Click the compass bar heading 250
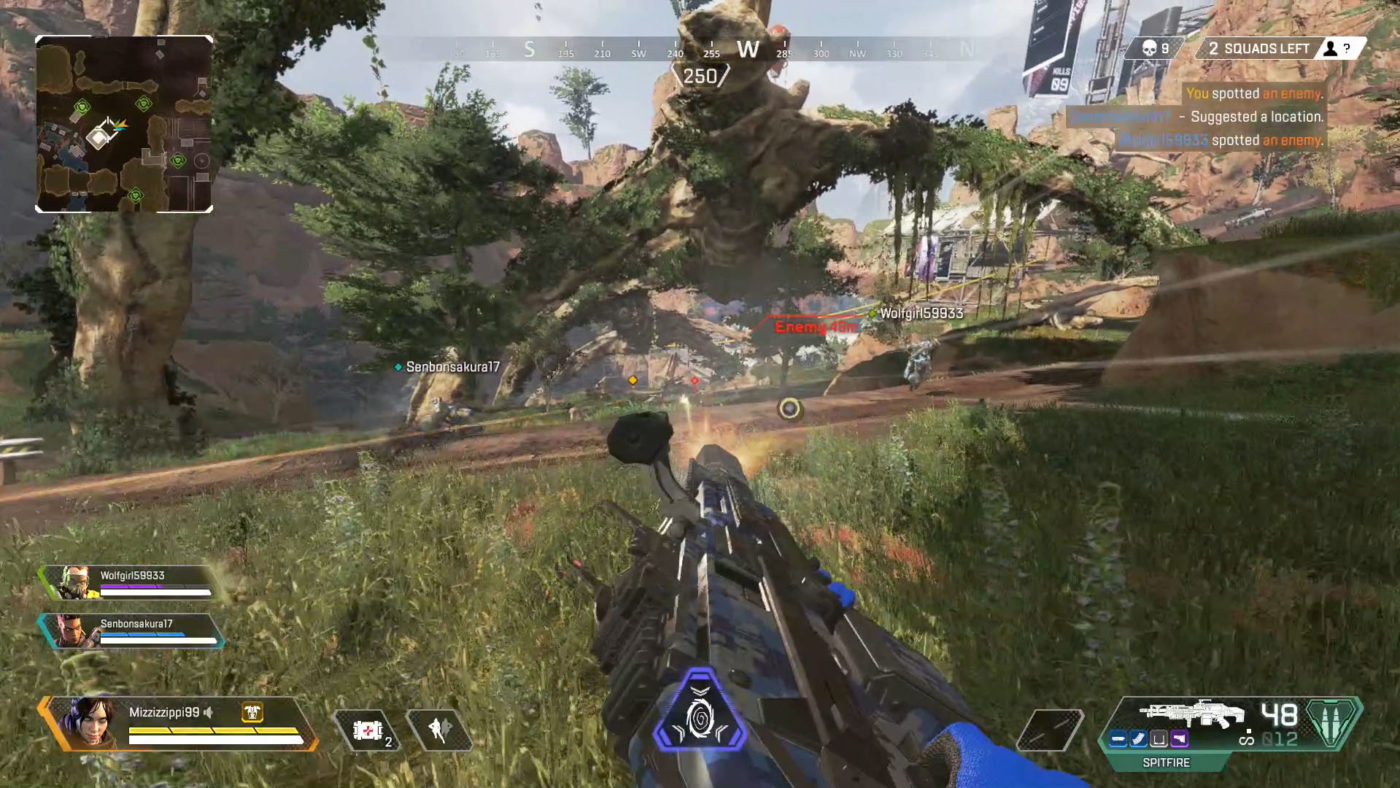 coord(700,75)
